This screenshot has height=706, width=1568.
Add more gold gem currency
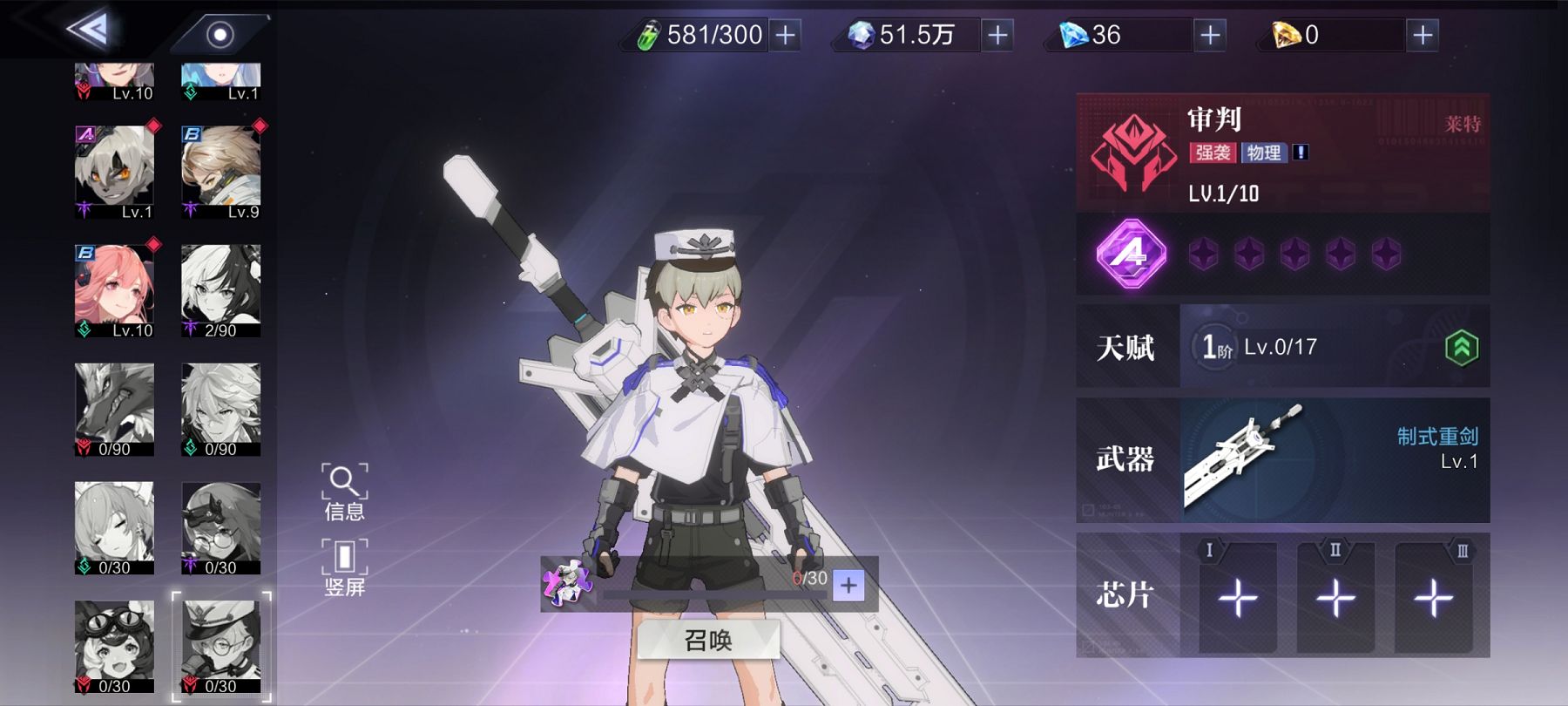1423,35
